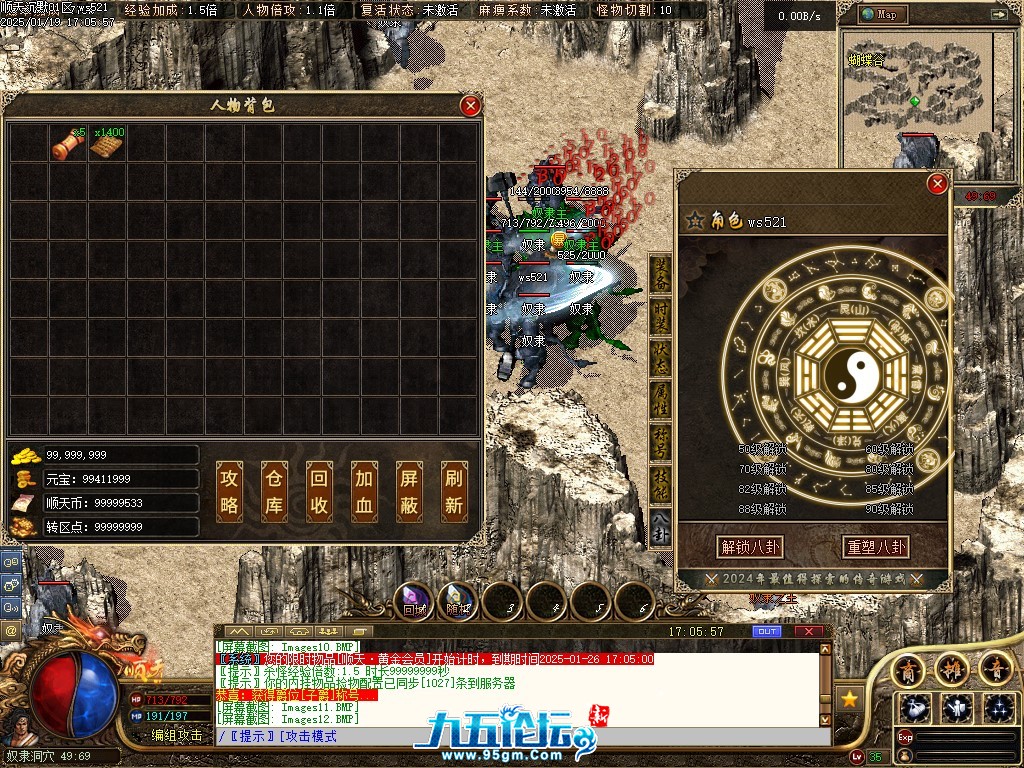The image size is (1024, 768).
Task: Use the 加血 heal button
Action: (x=363, y=492)
